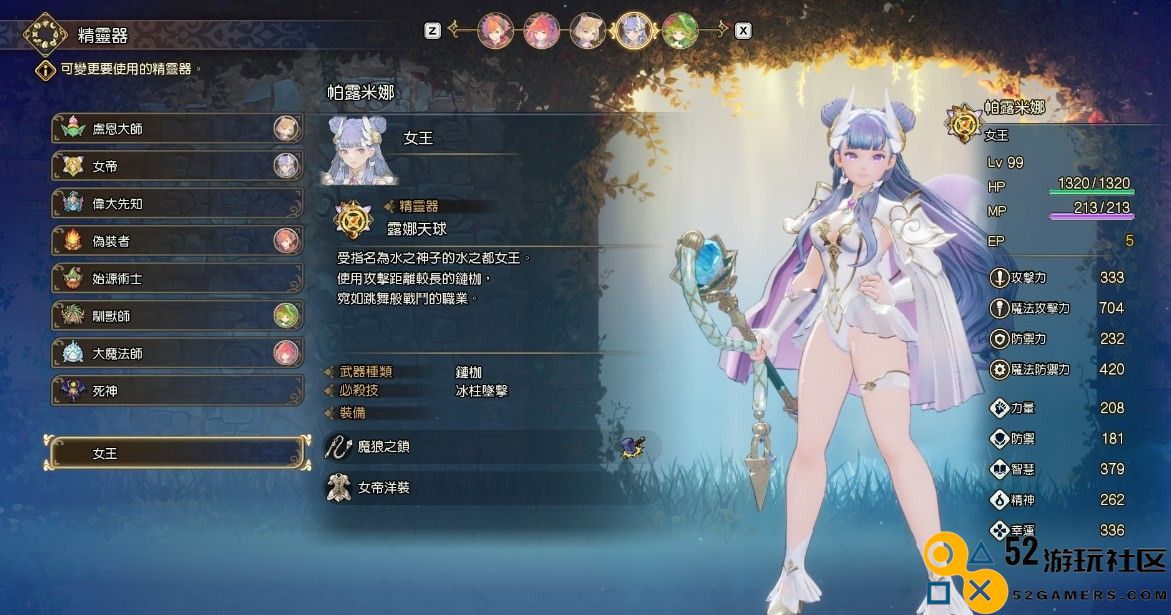
Task: Select the blue-haired character portrait tab
Action: click(x=633, y=31)
